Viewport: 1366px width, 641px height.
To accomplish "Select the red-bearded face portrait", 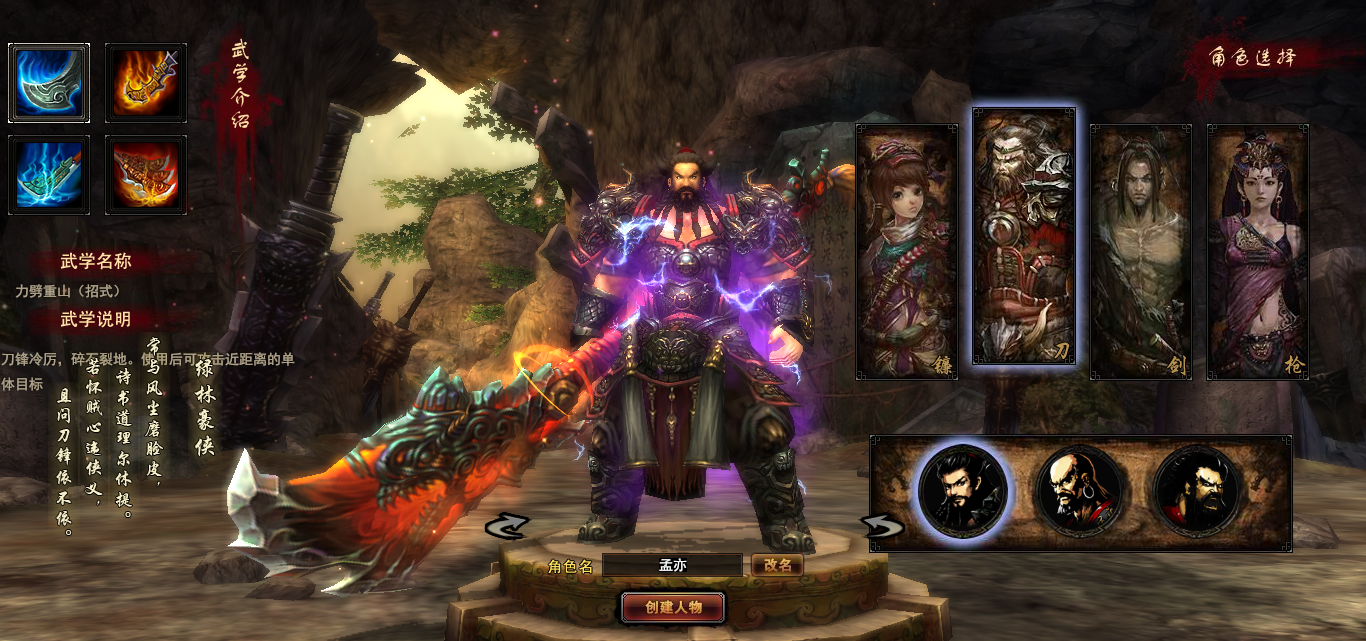I will coord(1198,492).
